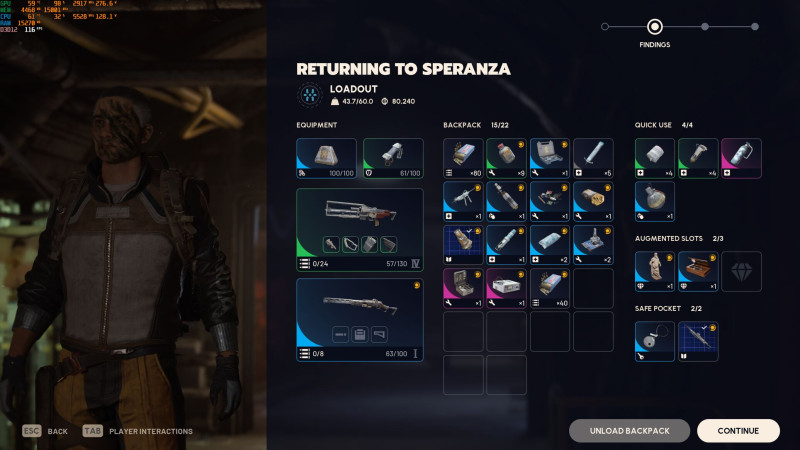Select the pink-cornered canister quick use item
Viewport: 800px width, 450px height.
click(741, 158)
